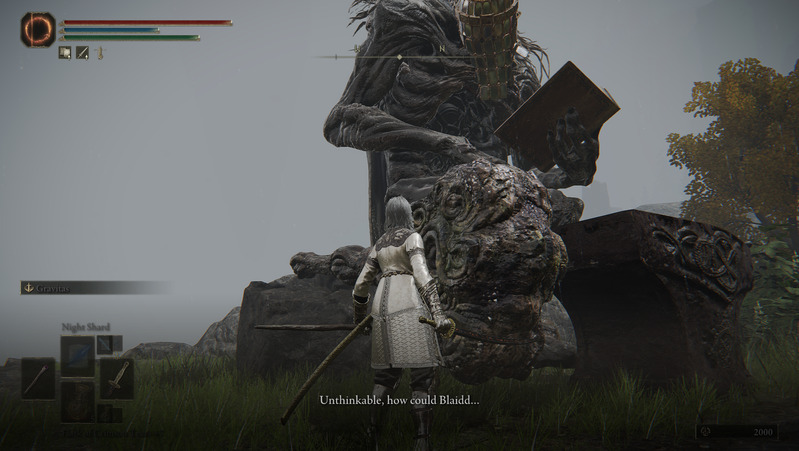The height and width of the screenshot is (451, 799).
Task: Select the Night Shard spell slot
Action: pyautogui.click(x=78, y=355)
